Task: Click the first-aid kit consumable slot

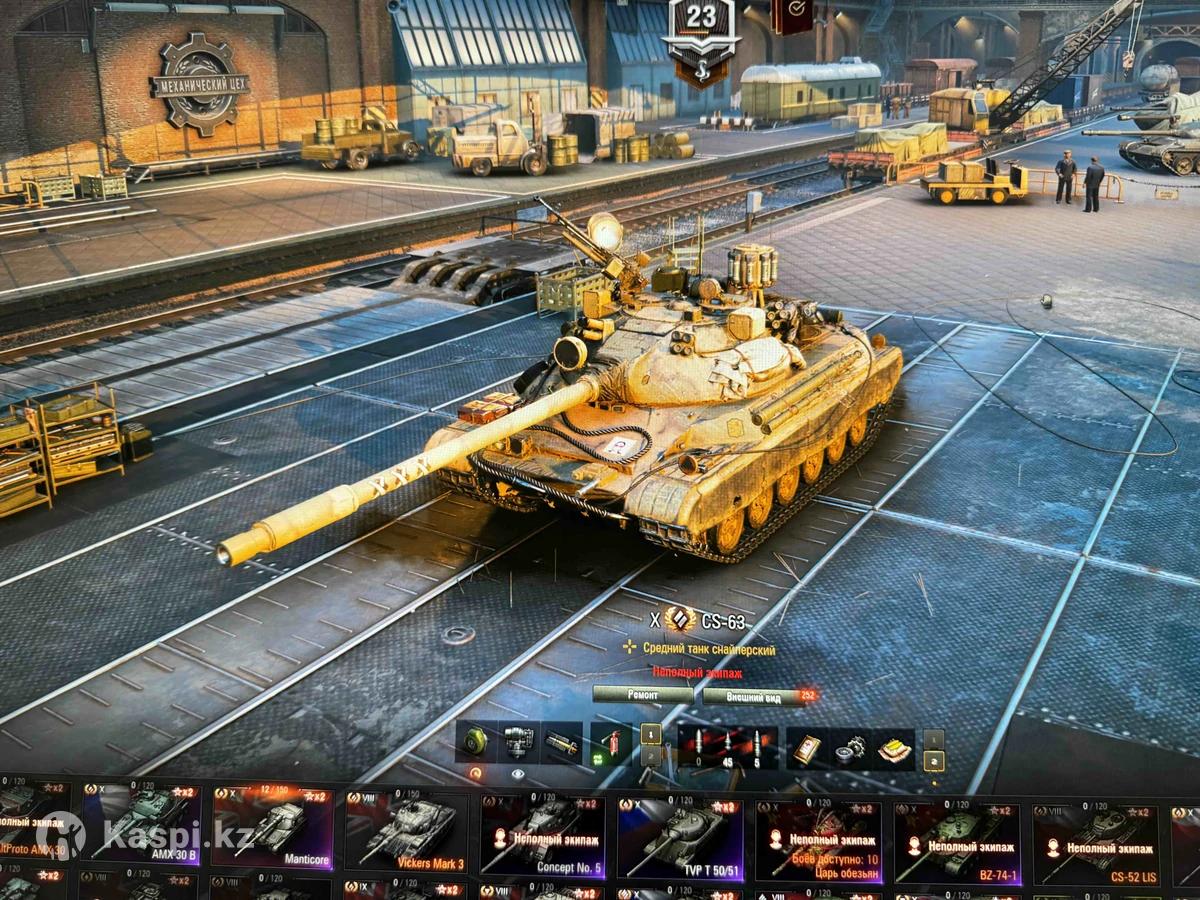Action: pos(806,745)
